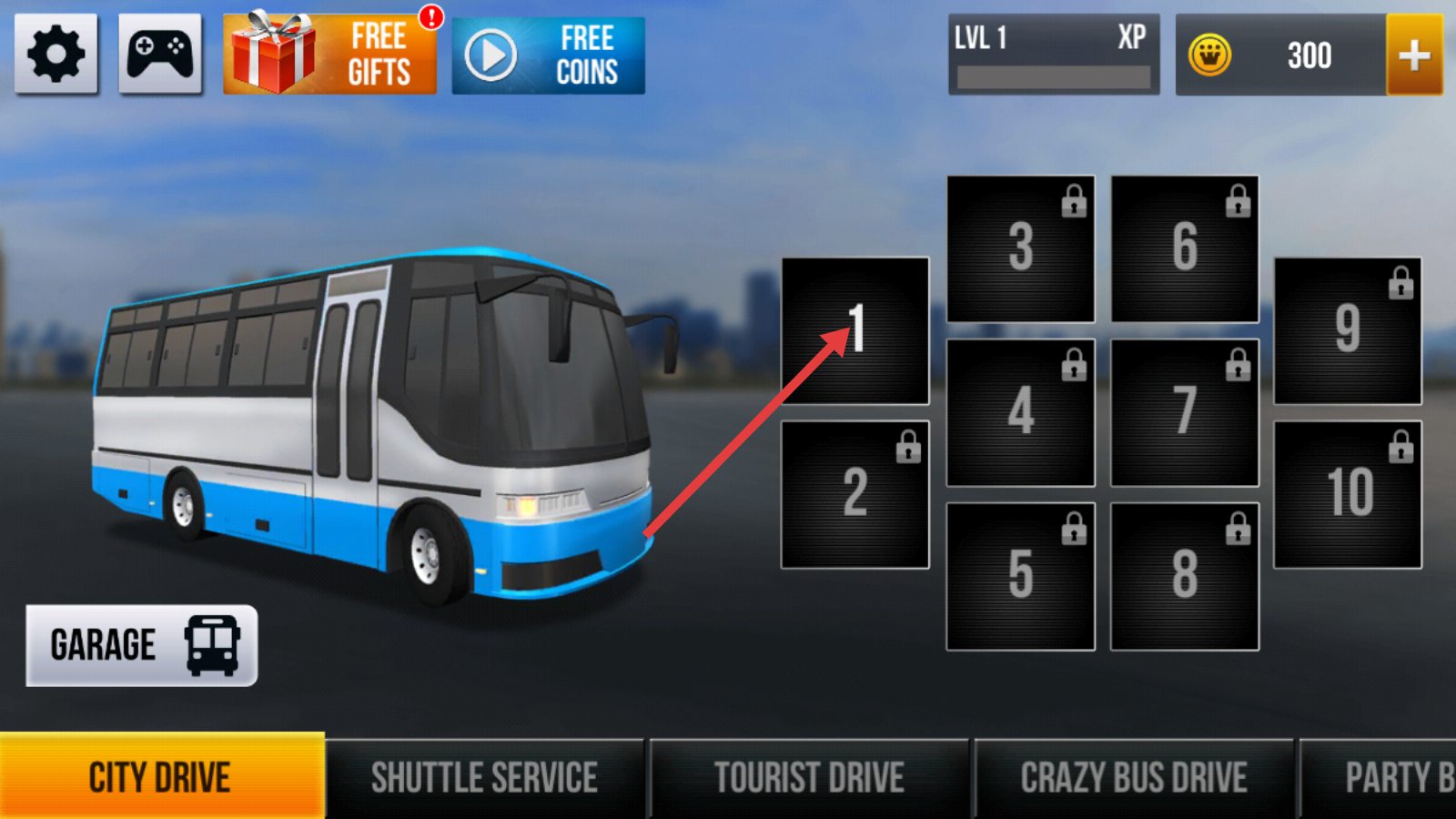
Task: Open the Tourist Drive mode tab
Action: [809, 778]
